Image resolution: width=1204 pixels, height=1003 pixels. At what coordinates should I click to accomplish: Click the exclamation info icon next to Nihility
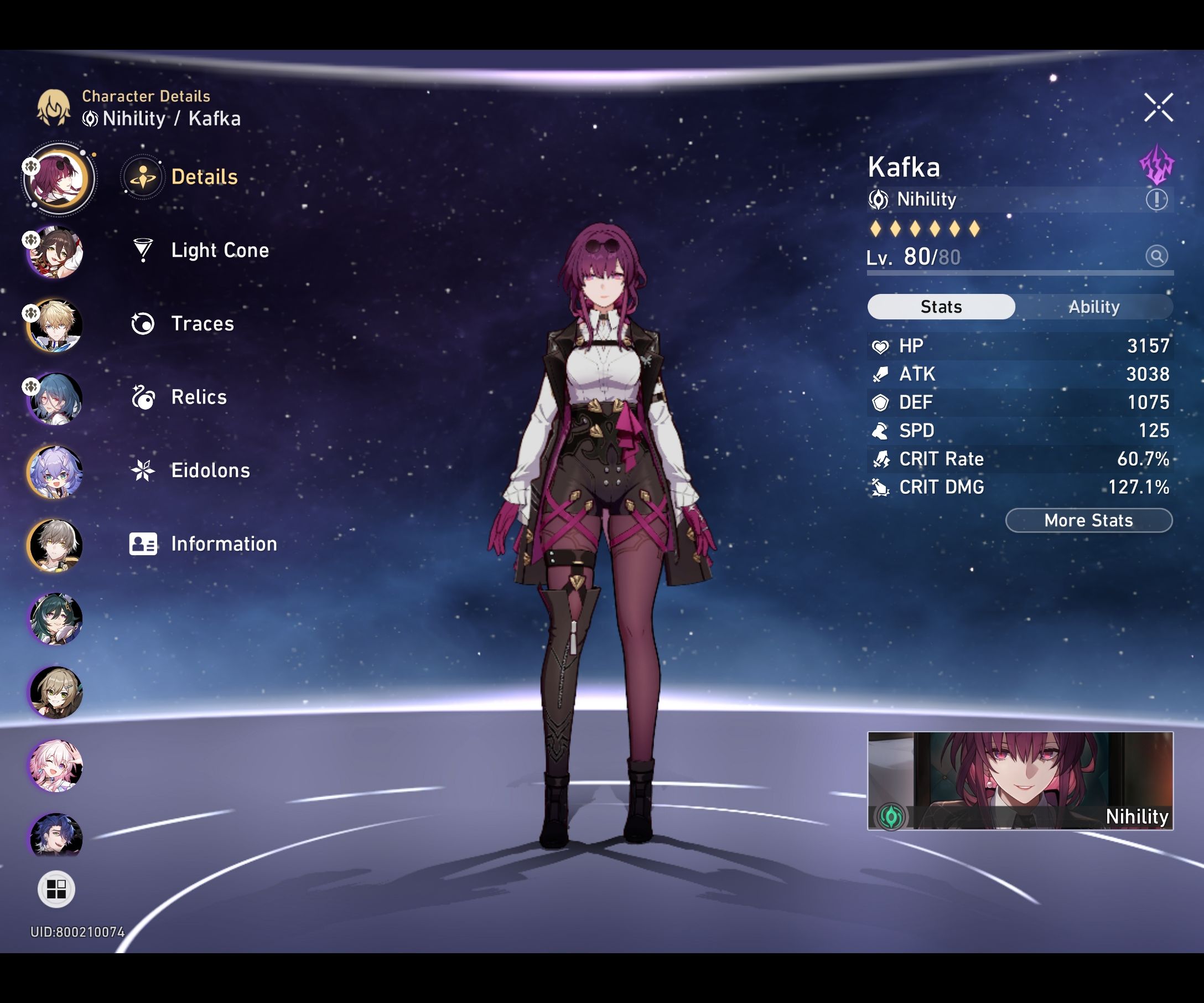click(1156, 200)
